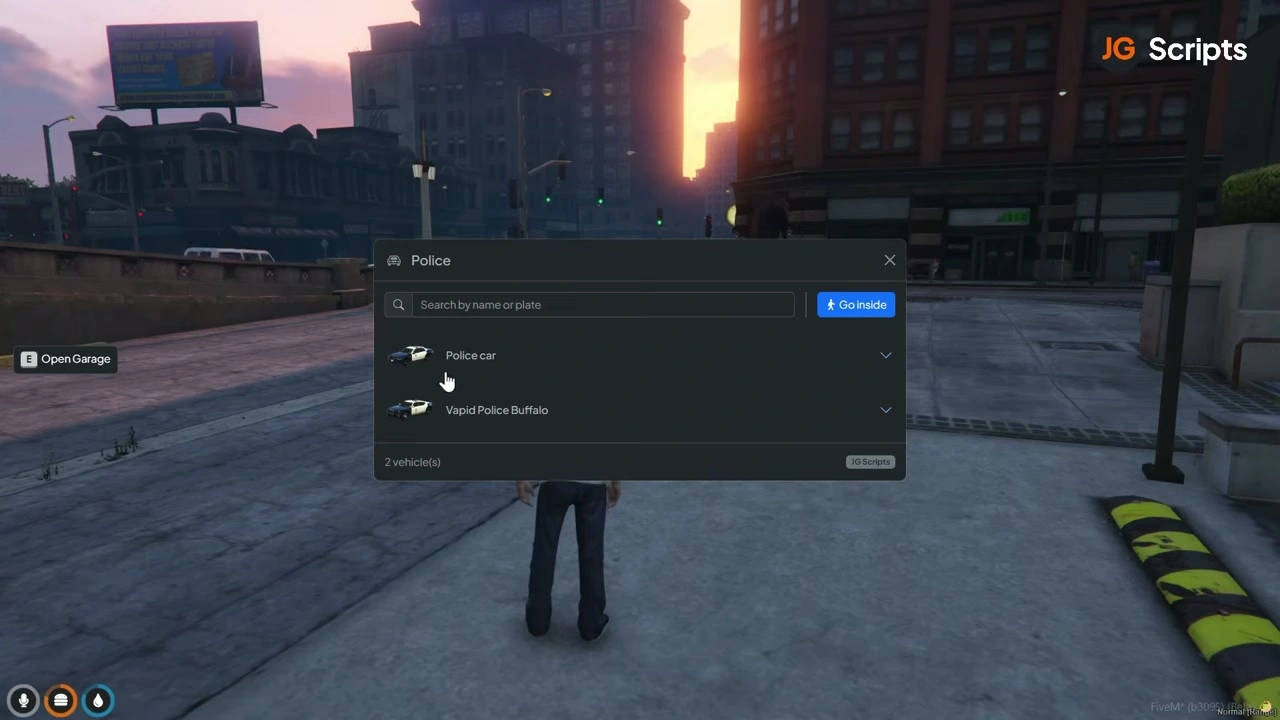Click the Go inside button
Image resolution: width=1280 pixels, height=720 pixels.
coord(856,305)
